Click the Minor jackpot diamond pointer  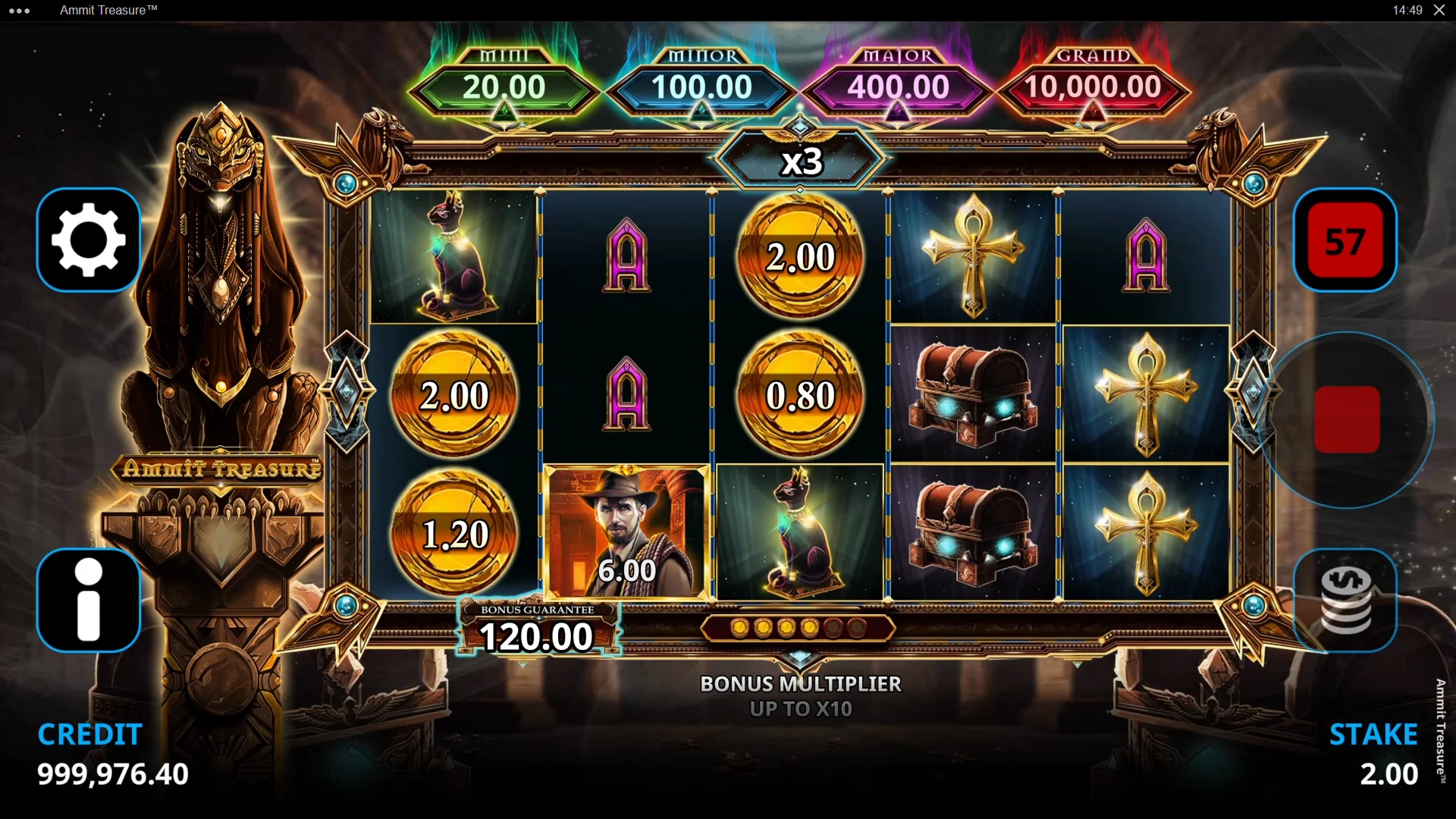[x=700, y=112]
